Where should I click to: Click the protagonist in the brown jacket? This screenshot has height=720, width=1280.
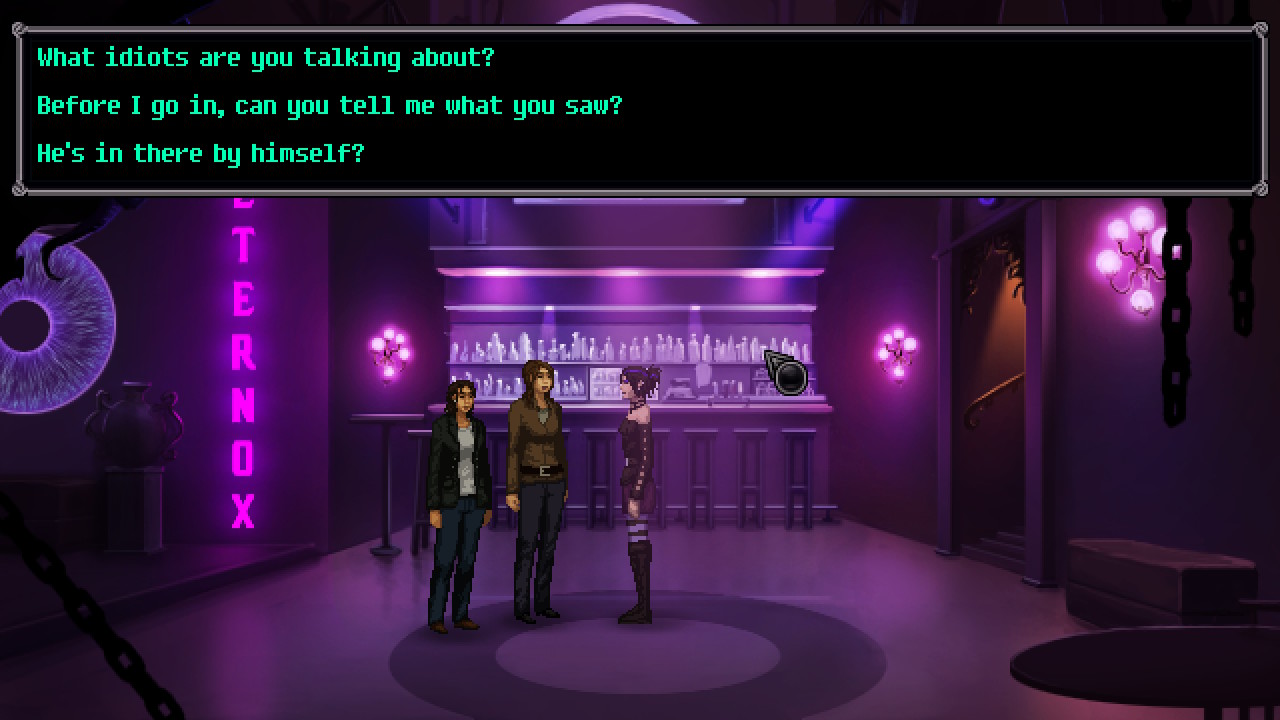(540, 480)
